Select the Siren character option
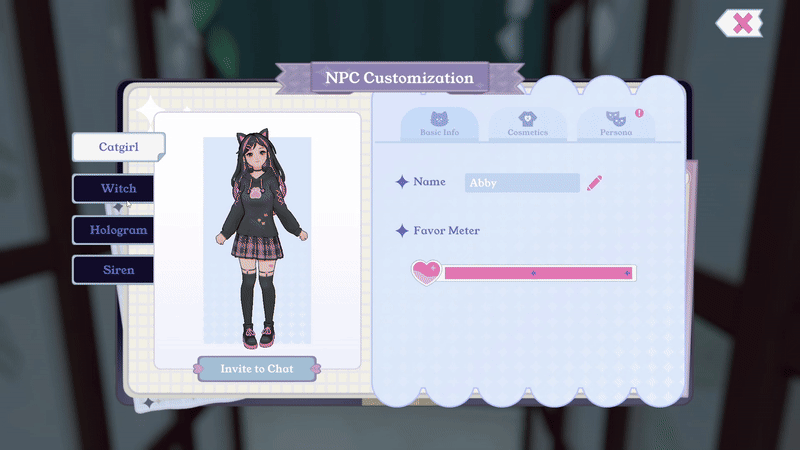The width and height of the screenshot is (800, 450). (x=118, y=270)
